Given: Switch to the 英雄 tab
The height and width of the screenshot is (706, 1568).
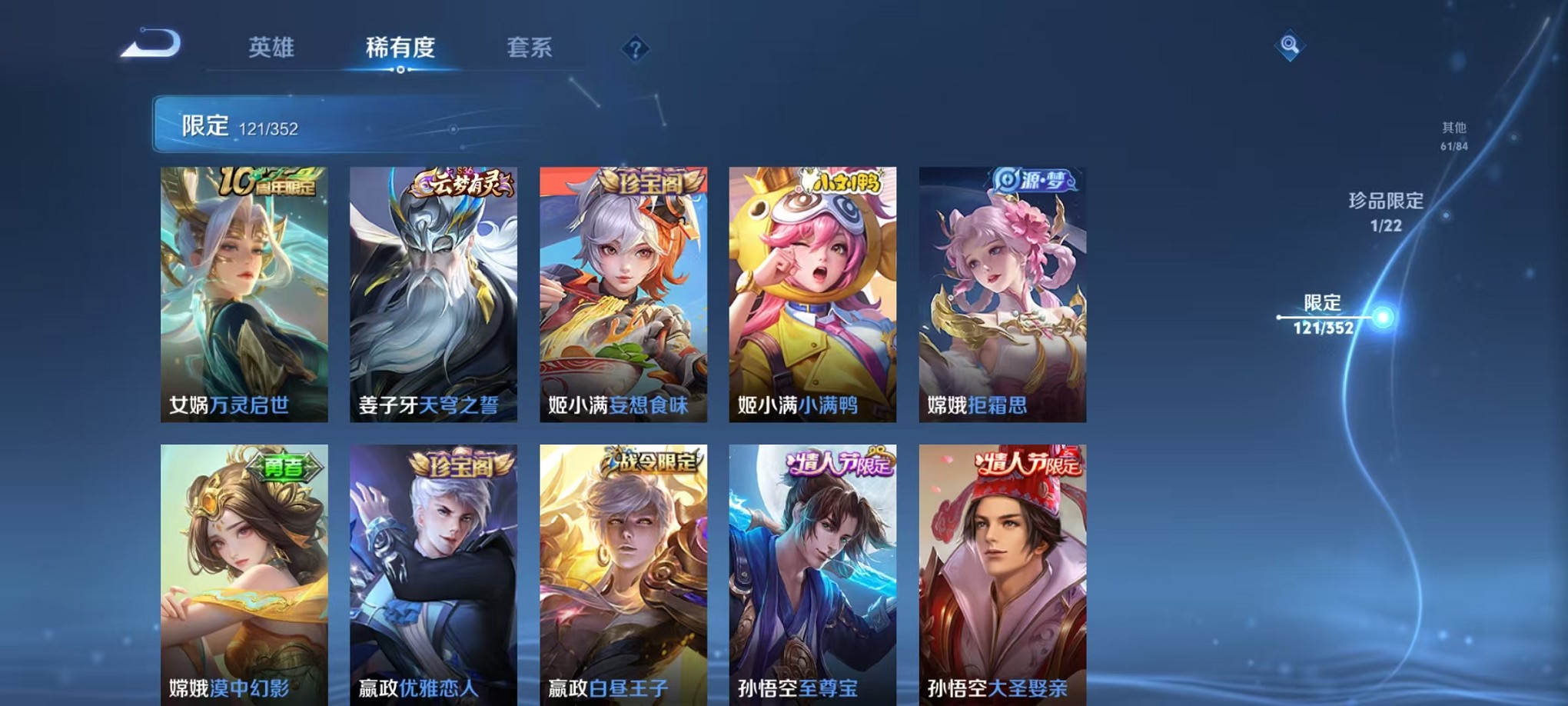Looking at the screenshot, I should [272, 48].
